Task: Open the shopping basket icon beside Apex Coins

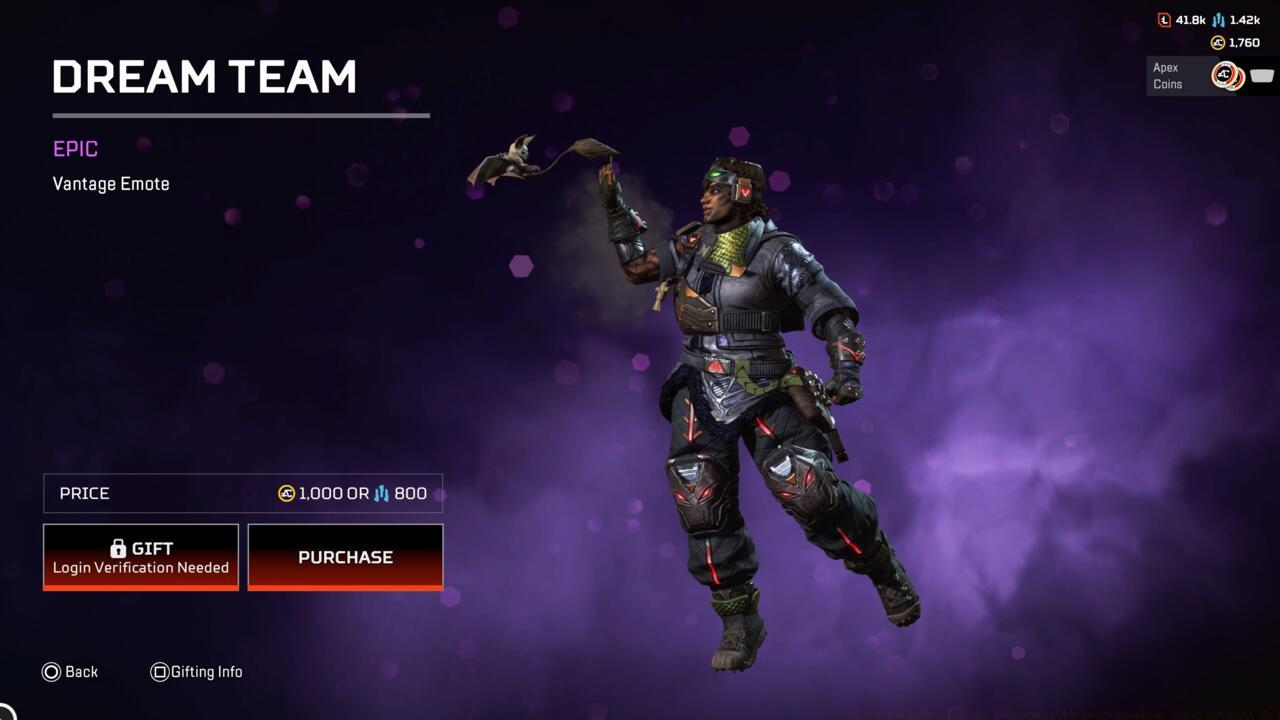Action: point(1261,74)
